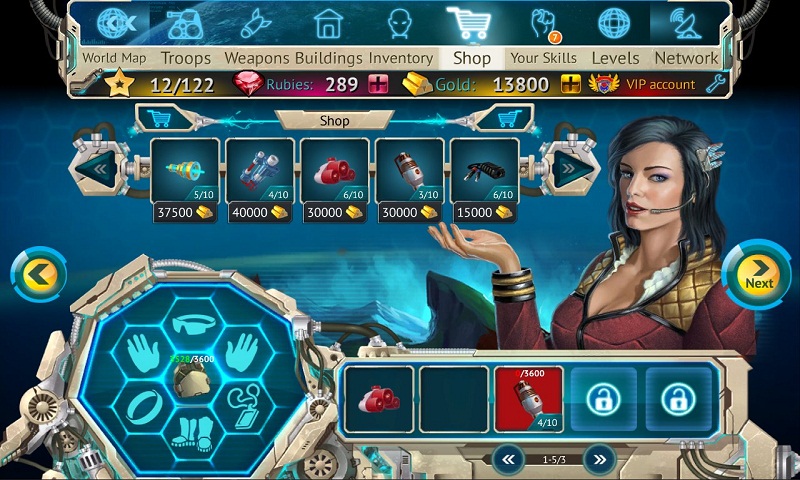Open the Network tab
The width and height of the screenshot is (800, 480).
click(x=686, y=58)
